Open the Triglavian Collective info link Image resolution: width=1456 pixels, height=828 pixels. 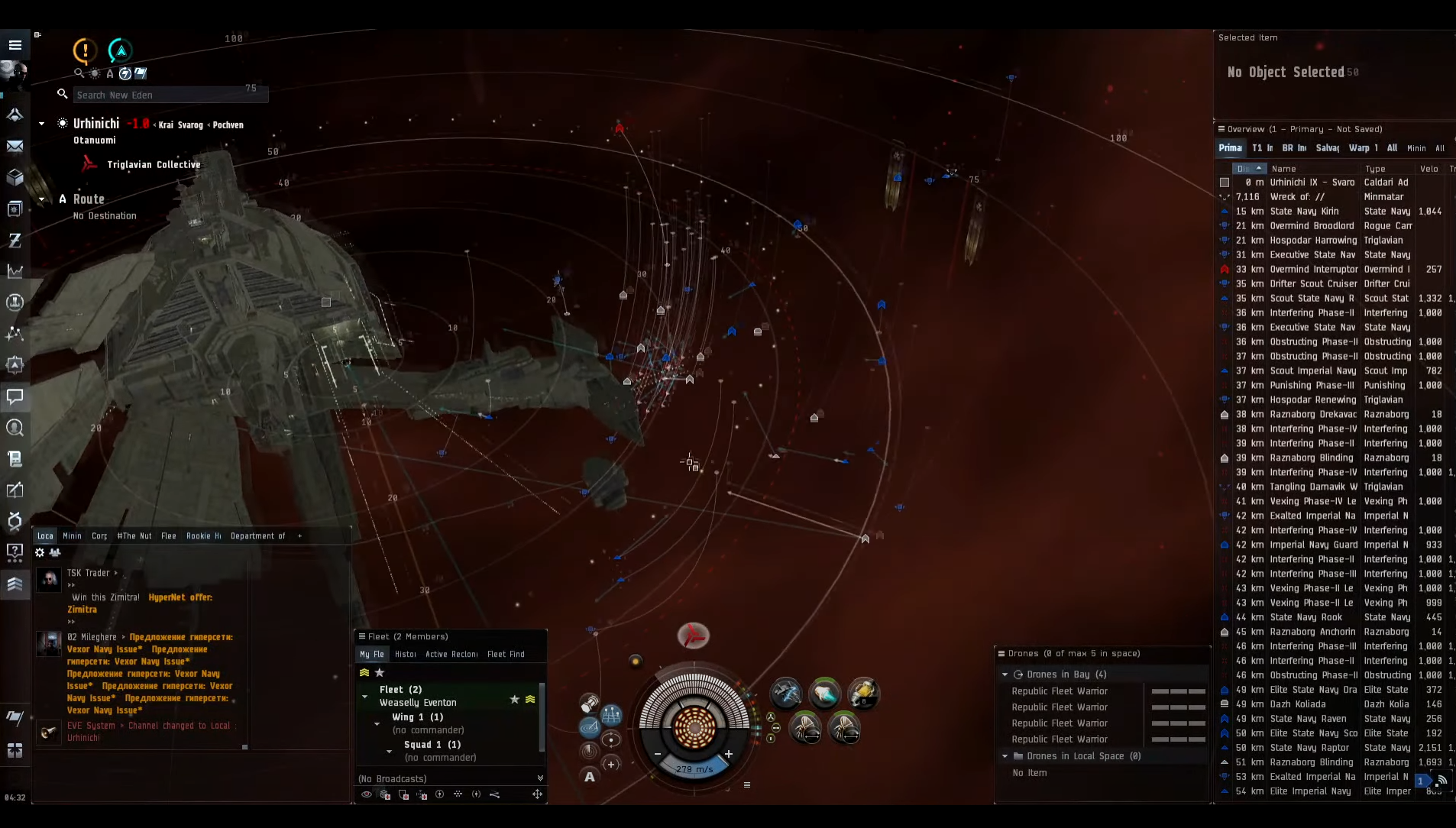point(154,165)
